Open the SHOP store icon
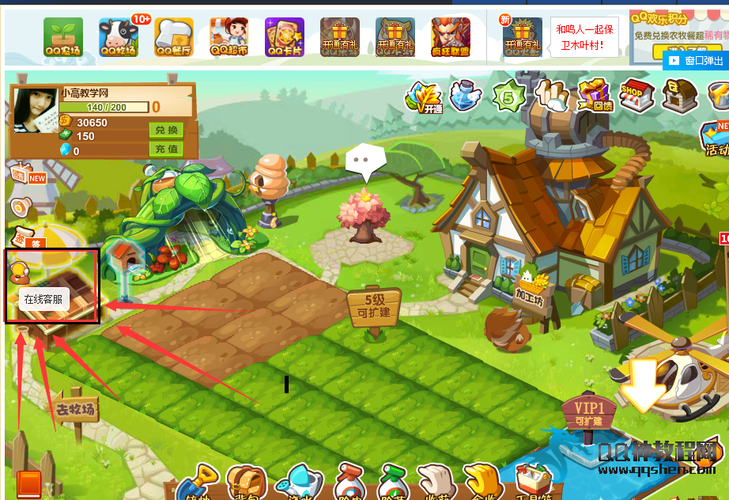This screenshot has height=500, width=729. click(x=636, y=97)
